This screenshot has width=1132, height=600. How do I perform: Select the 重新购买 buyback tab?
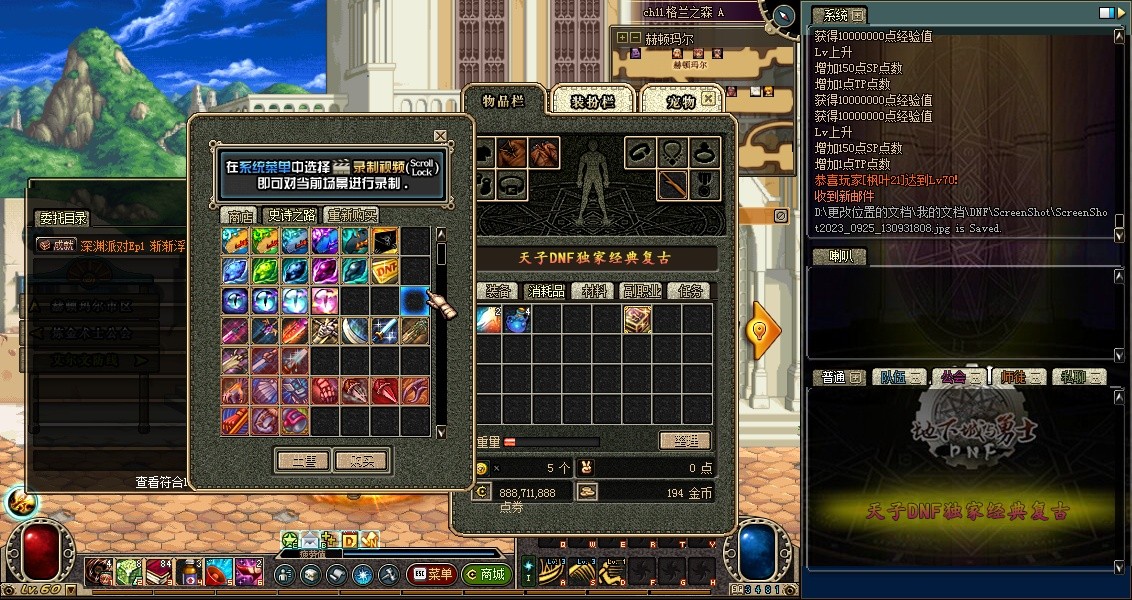click(352, 215)
